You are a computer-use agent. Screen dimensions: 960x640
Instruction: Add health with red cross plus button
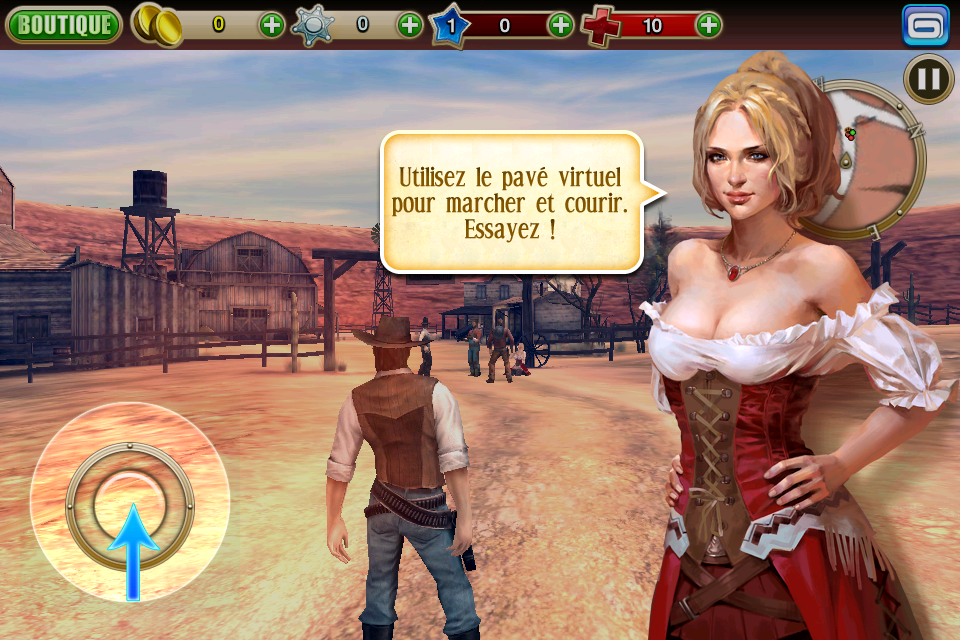point(708,25)
